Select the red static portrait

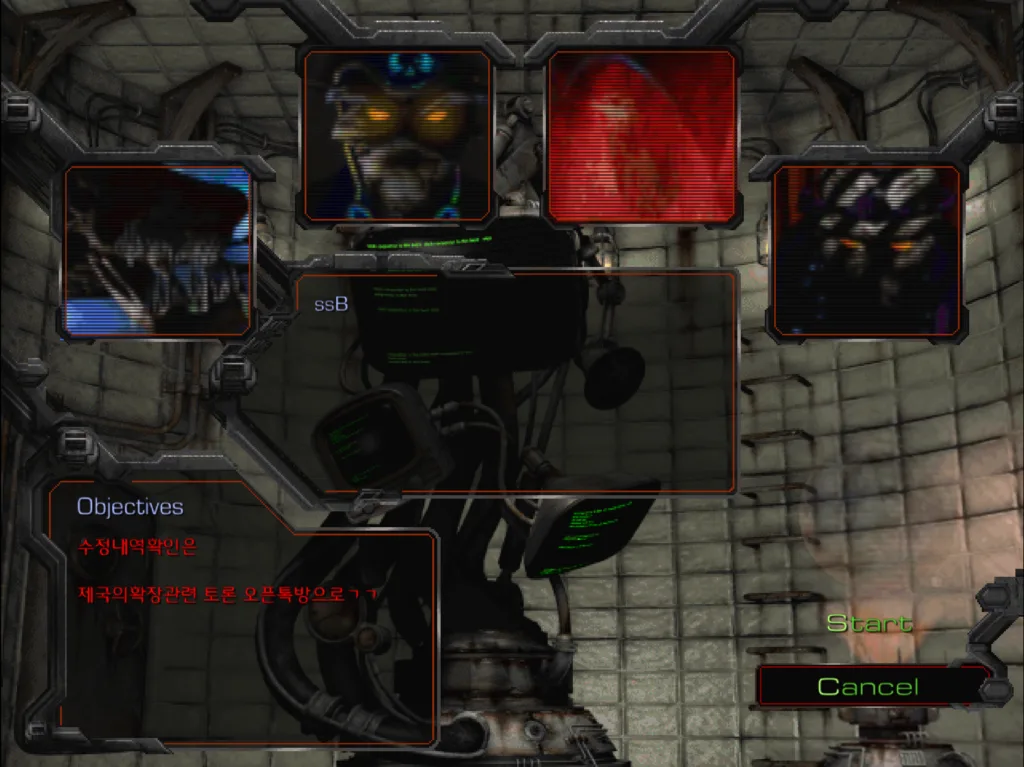point(641,135)
